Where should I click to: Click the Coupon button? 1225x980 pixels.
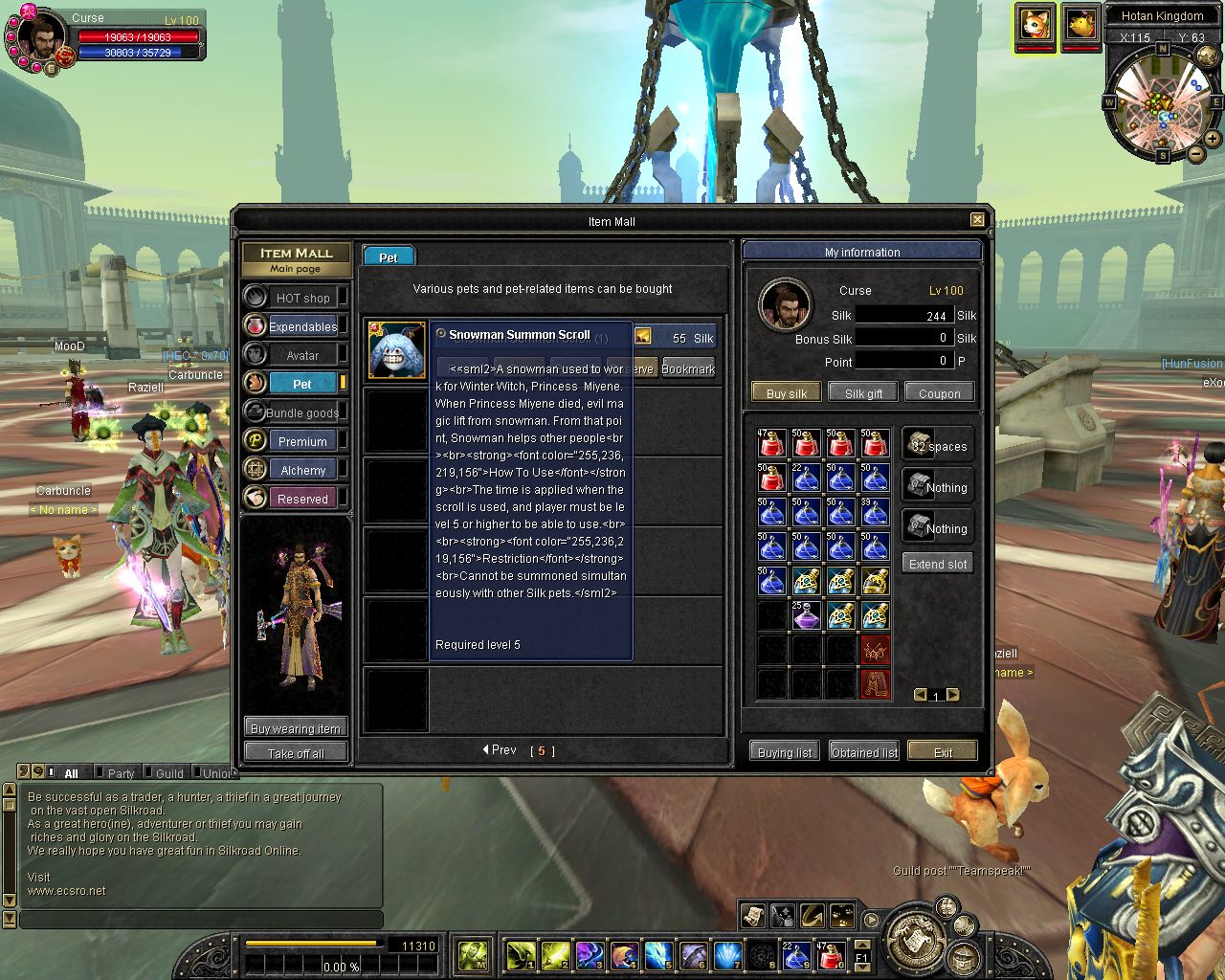point(939,392)
